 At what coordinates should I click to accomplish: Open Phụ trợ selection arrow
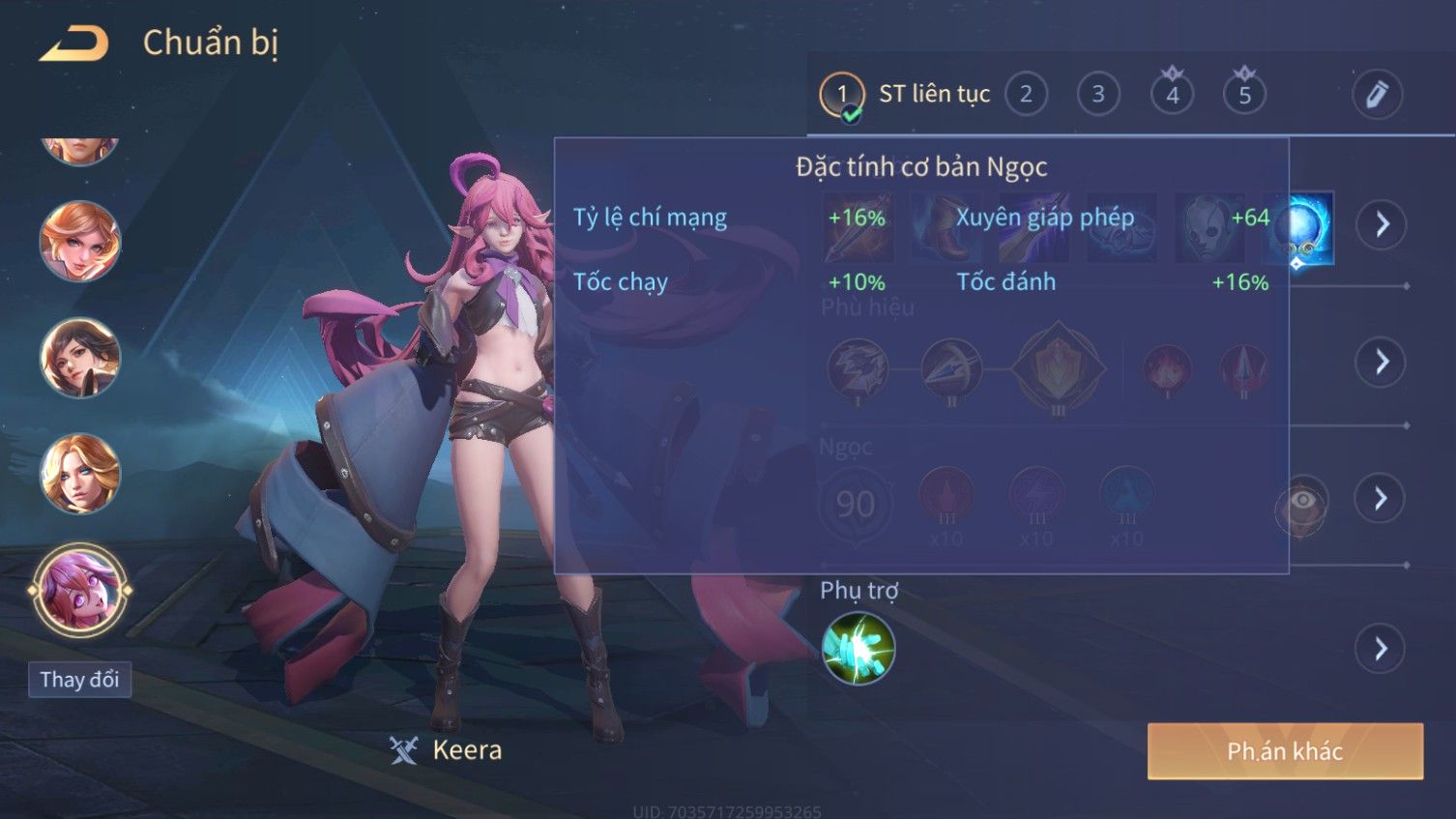pyautogui.click(x=1382, y=649)
